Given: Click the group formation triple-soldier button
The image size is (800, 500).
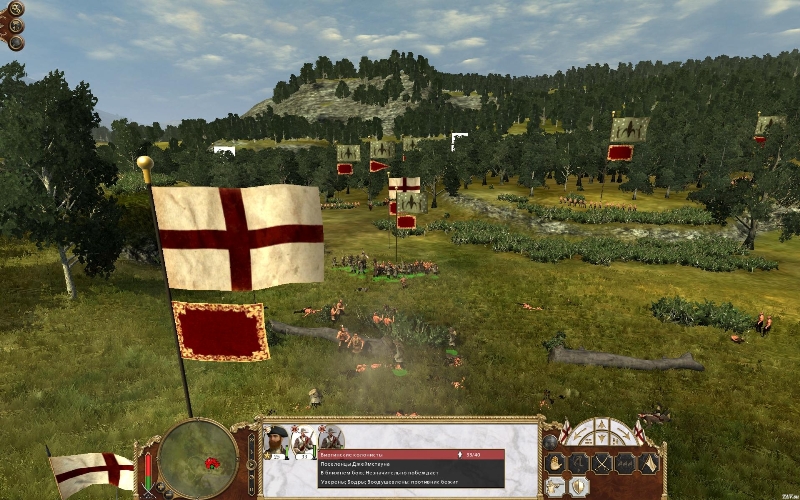Looking at the screenshot, I should 625,463.
